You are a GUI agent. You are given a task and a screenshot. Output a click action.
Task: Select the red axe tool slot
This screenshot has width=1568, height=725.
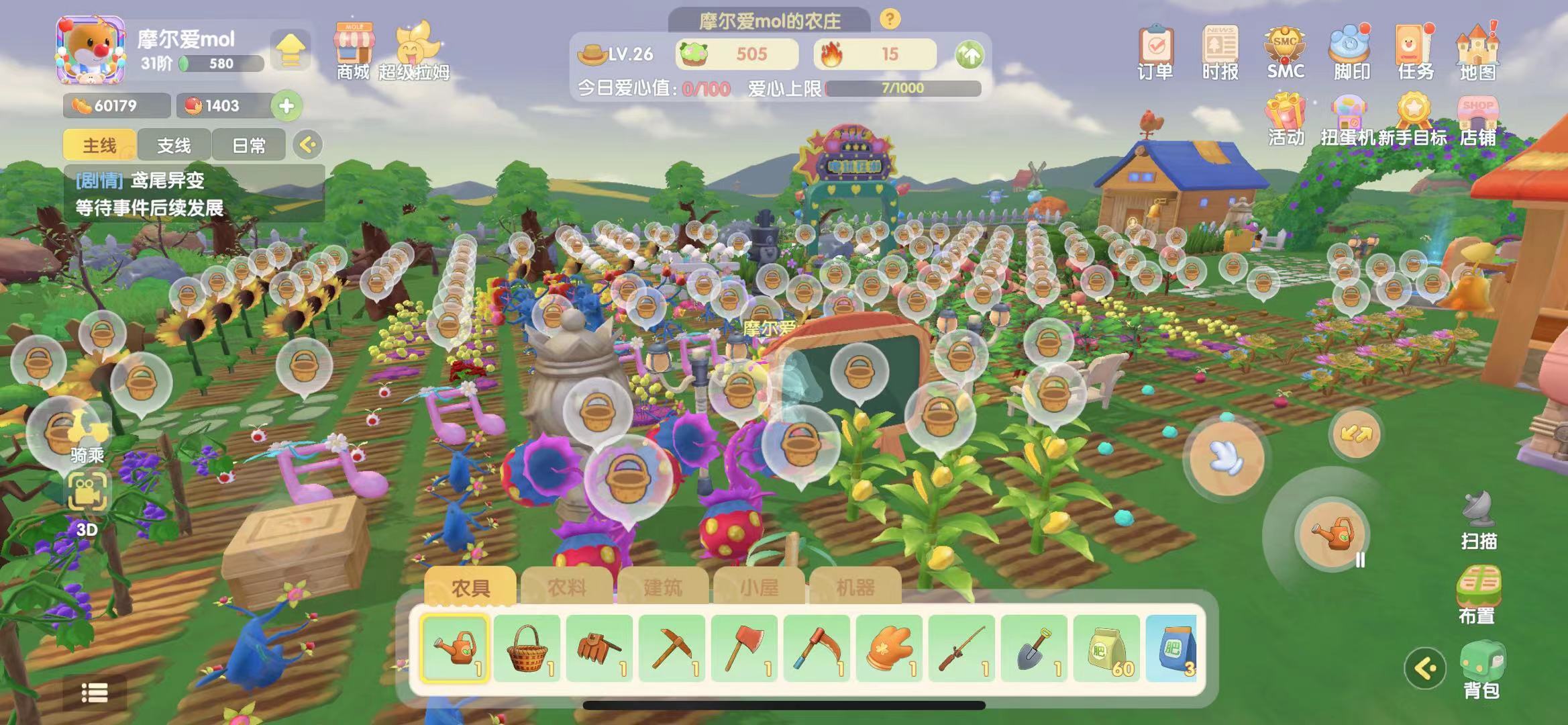coord(745,648)
